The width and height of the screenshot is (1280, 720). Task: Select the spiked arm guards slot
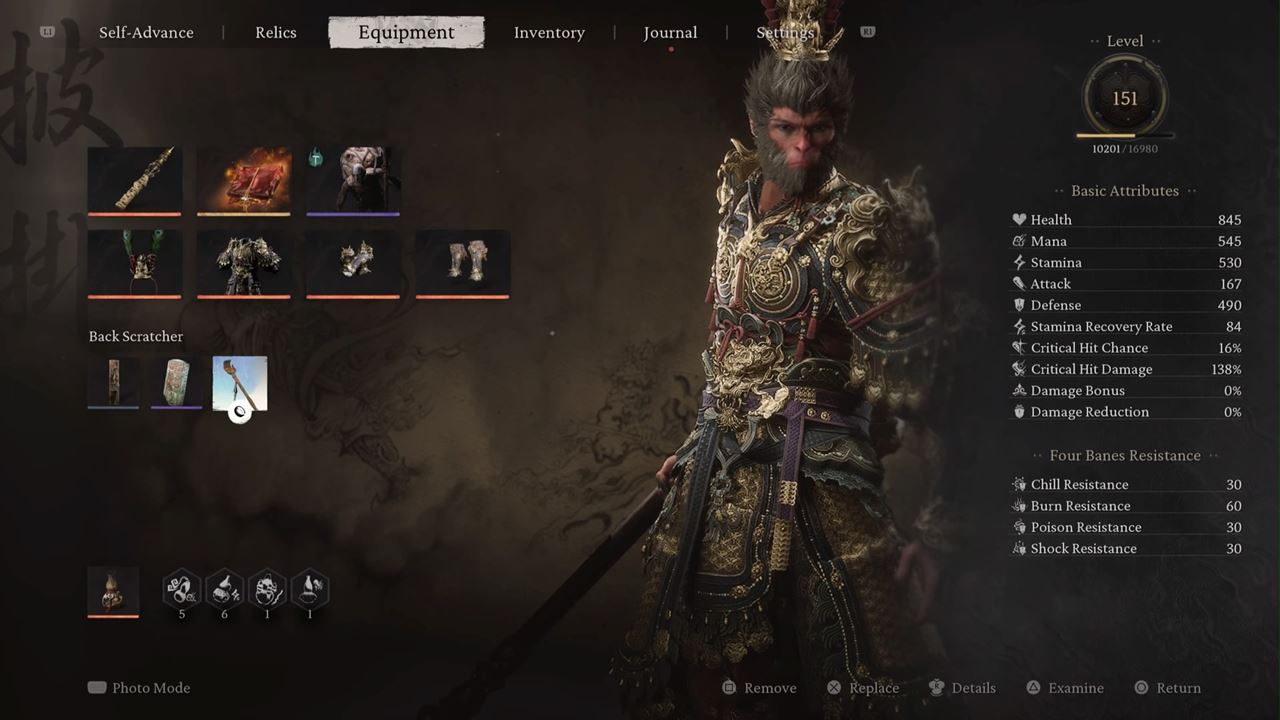coord(353,263)
